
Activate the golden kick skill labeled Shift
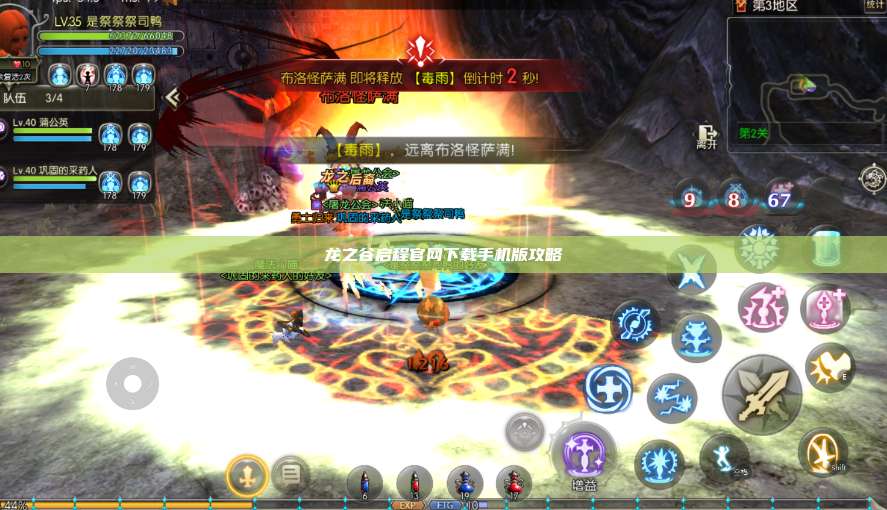point(823,451)
